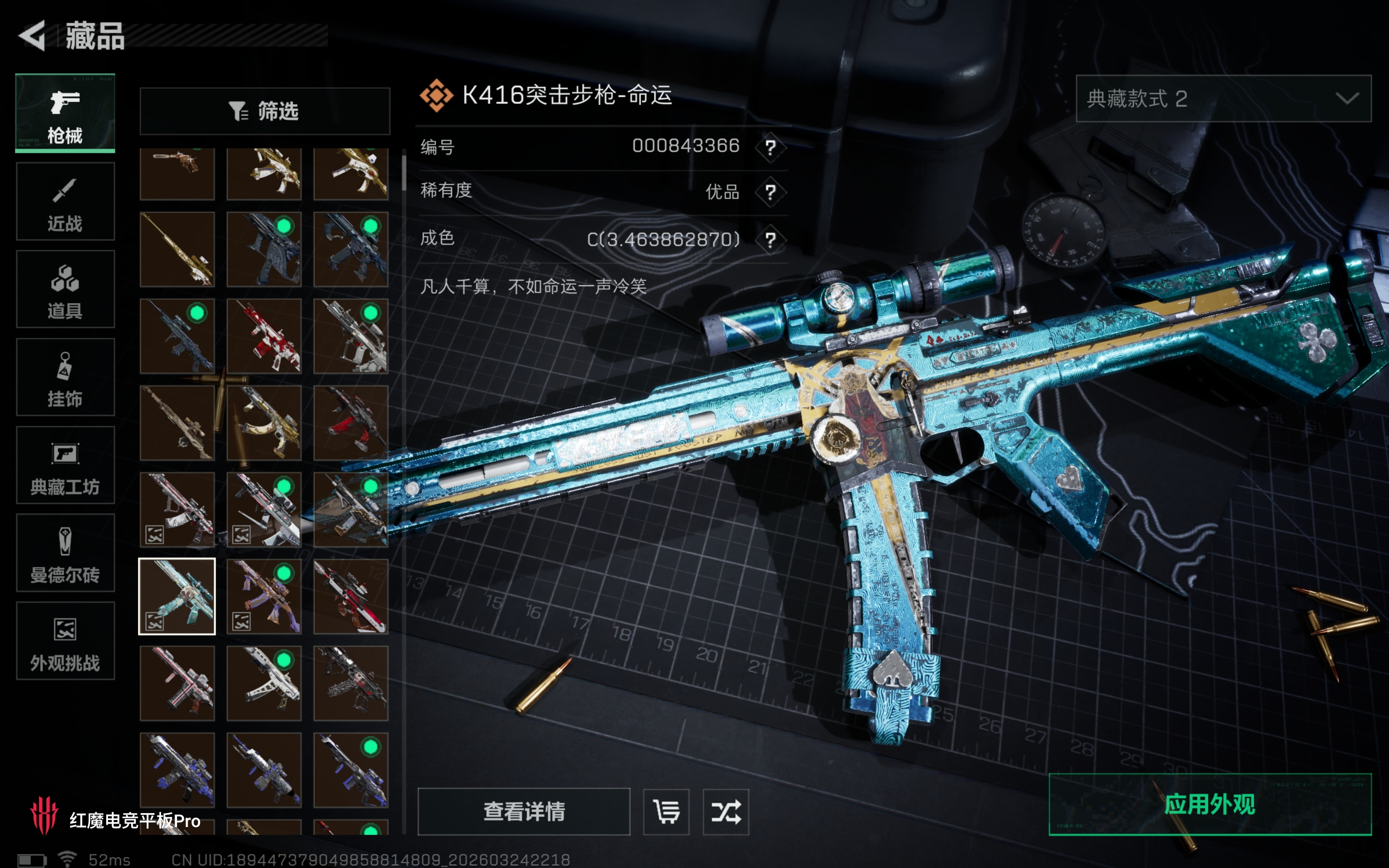Click the 查看详情 view details button

tap(523, 811)
